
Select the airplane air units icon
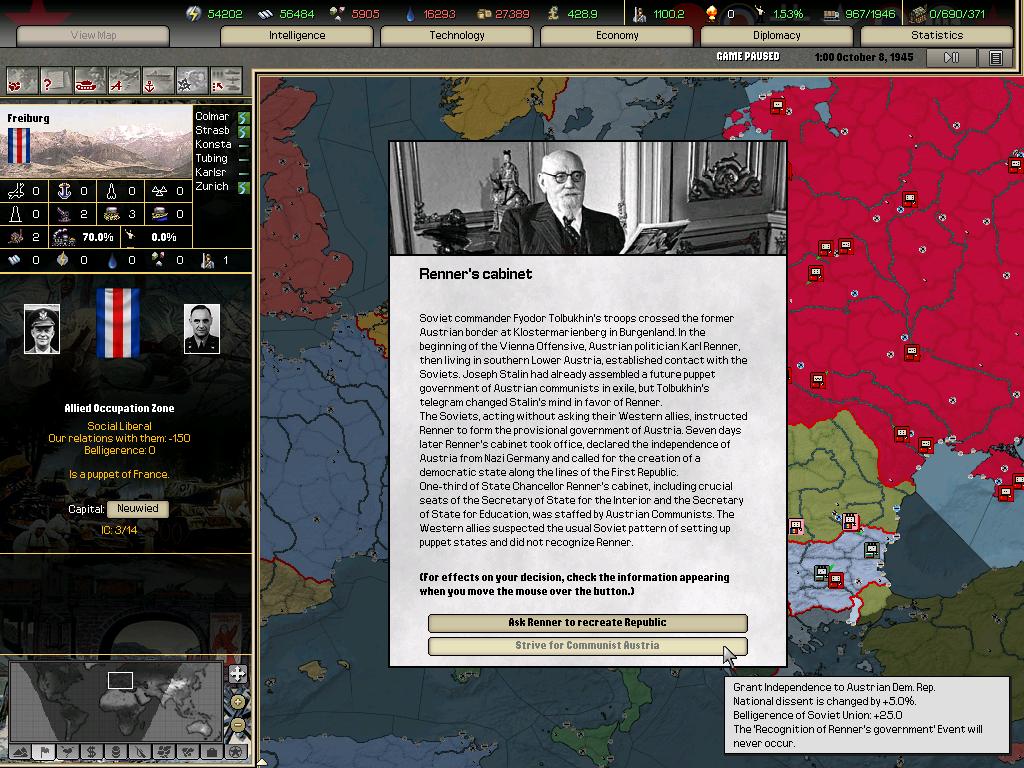[124, 79]
